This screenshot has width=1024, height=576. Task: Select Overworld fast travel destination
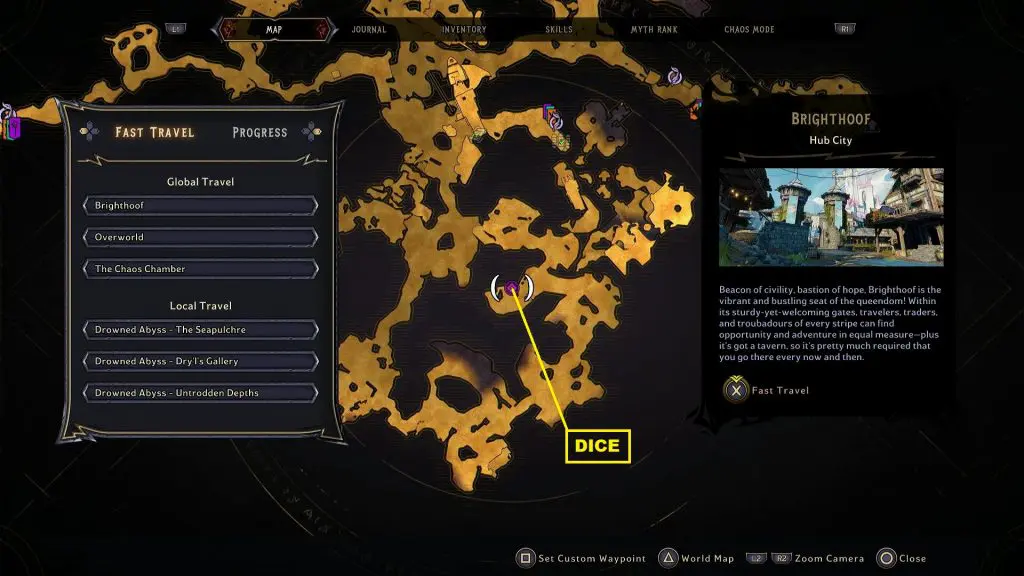(x=201, y=237)
